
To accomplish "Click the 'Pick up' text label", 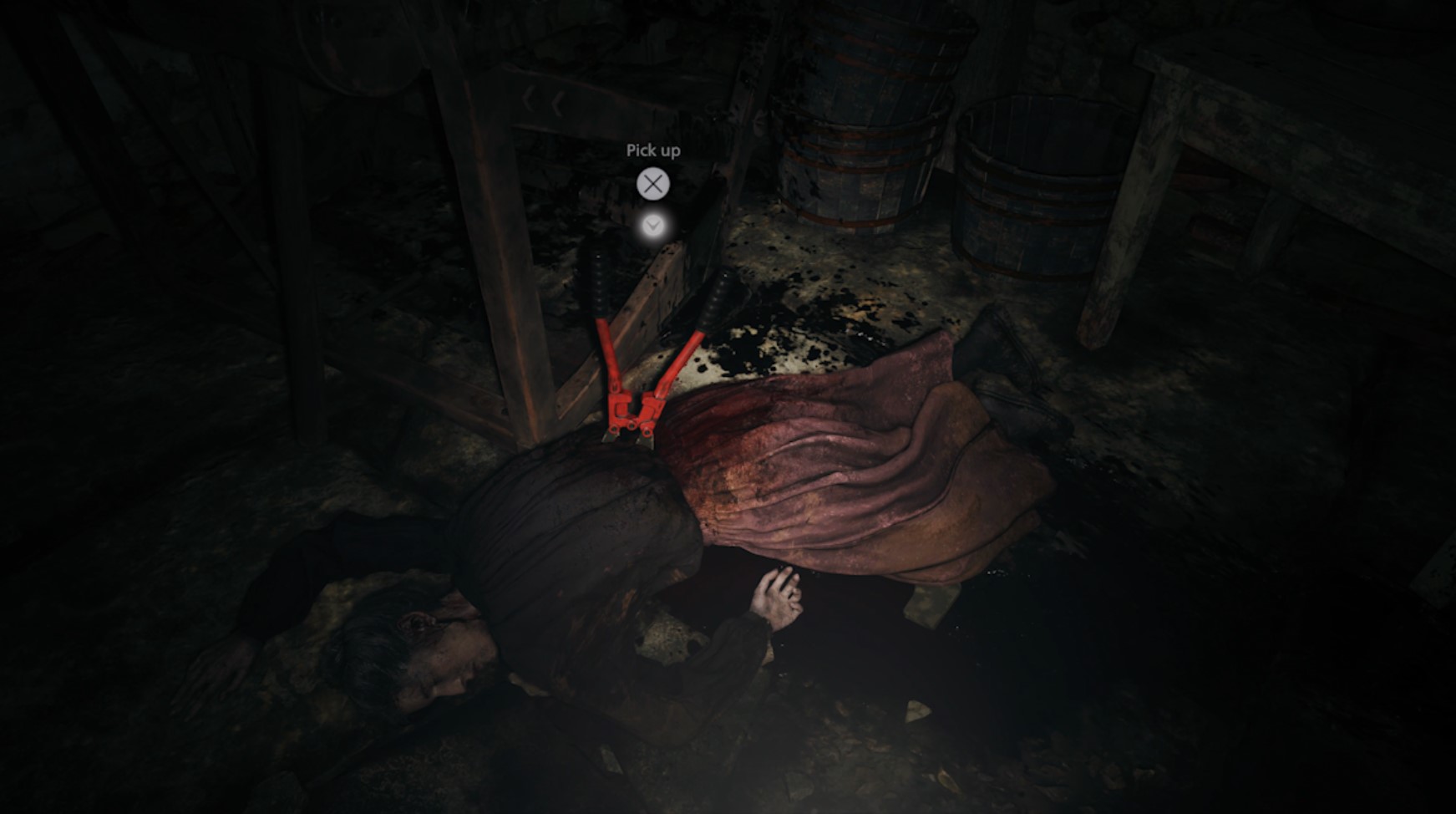I will [653, 151].
